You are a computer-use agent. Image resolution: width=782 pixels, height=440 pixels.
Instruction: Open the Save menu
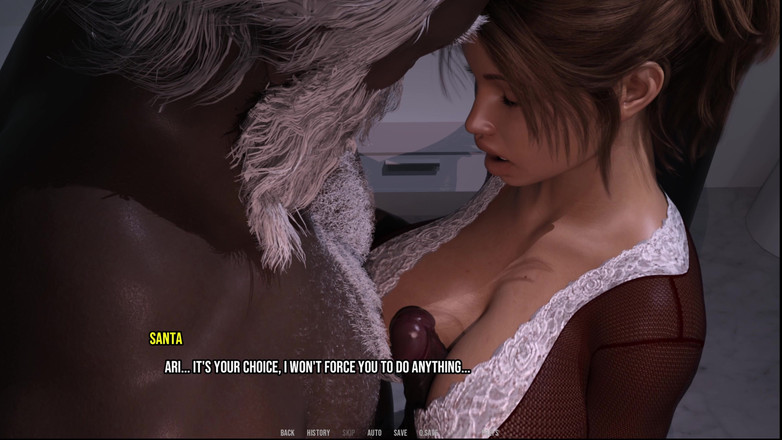pos(400,433)
